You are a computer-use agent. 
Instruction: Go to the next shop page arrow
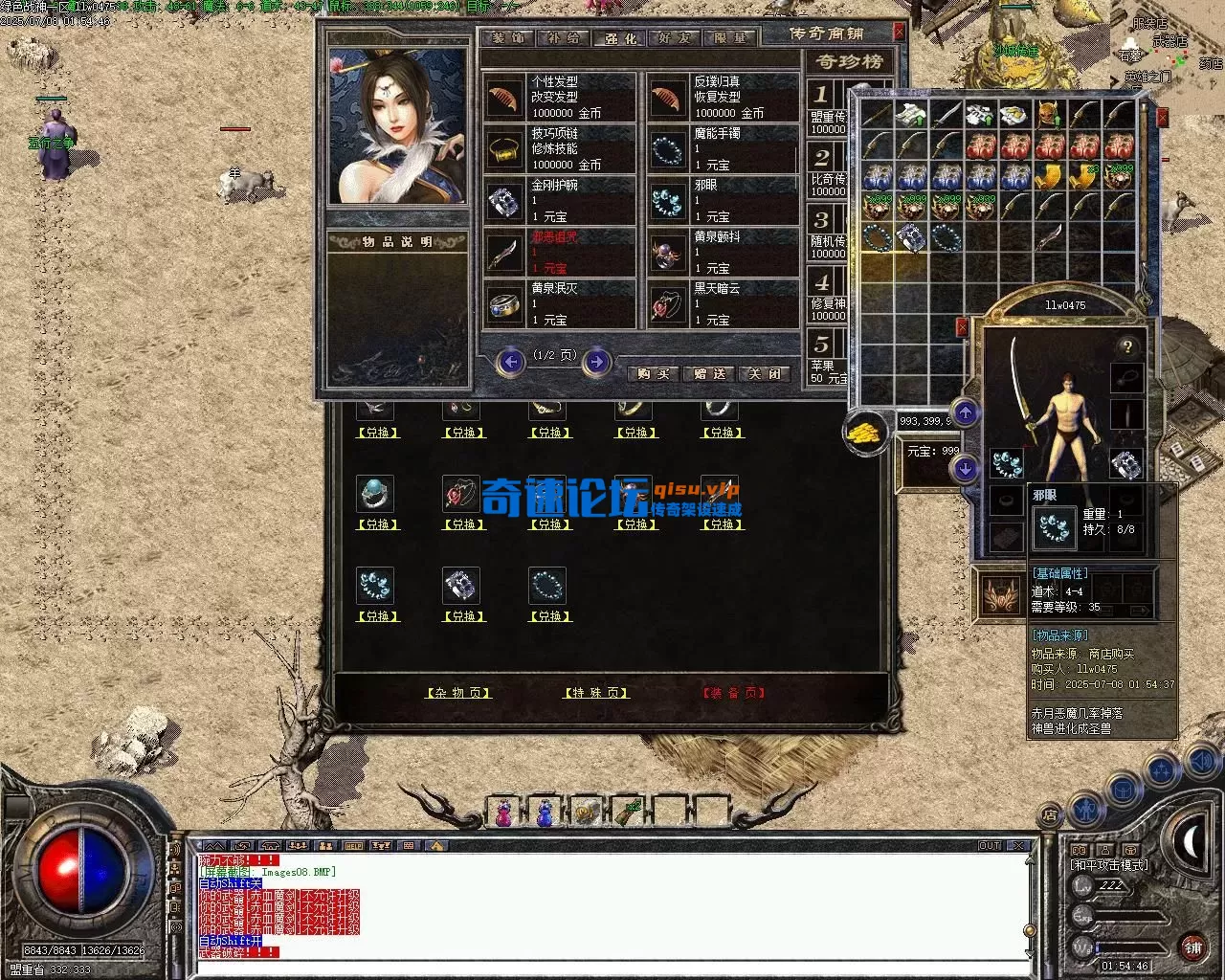[x=597, y=362]
